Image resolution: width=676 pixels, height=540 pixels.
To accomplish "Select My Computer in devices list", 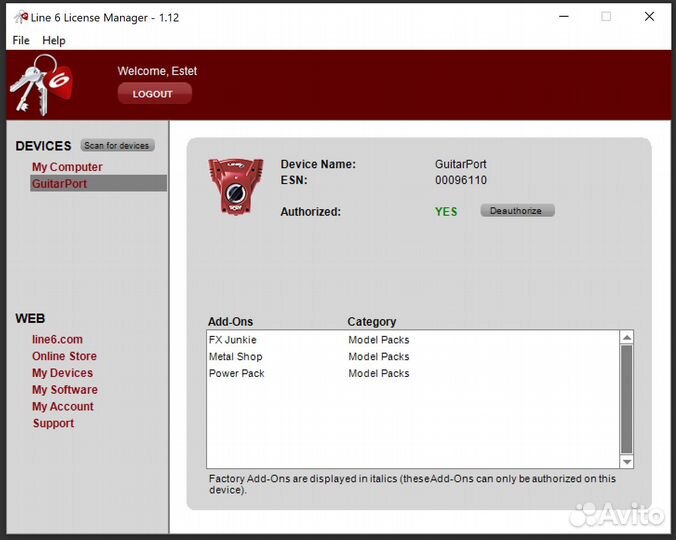I will click(x=67, y=167).
